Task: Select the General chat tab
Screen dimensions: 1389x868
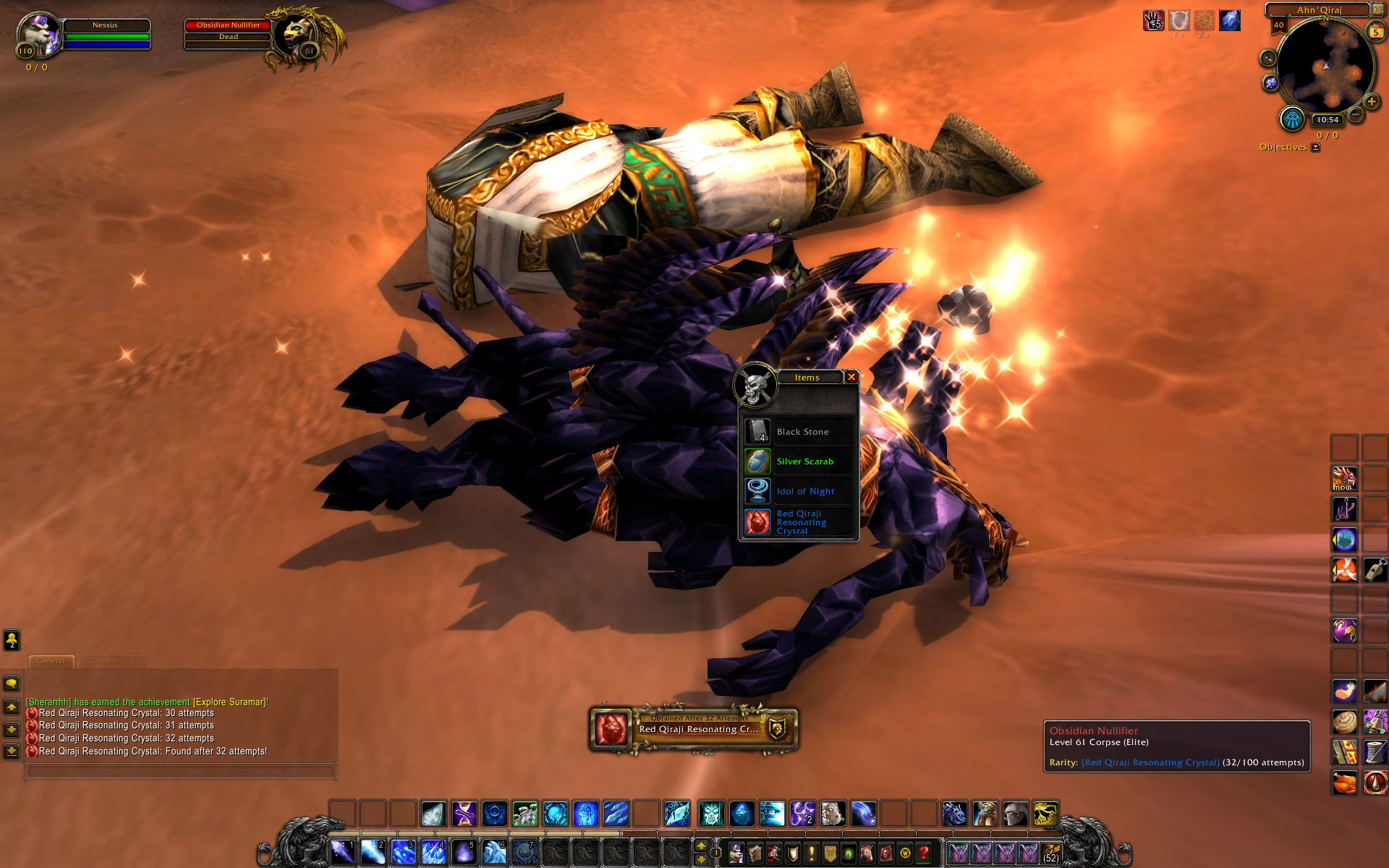Action: click(x=51, y=661)
